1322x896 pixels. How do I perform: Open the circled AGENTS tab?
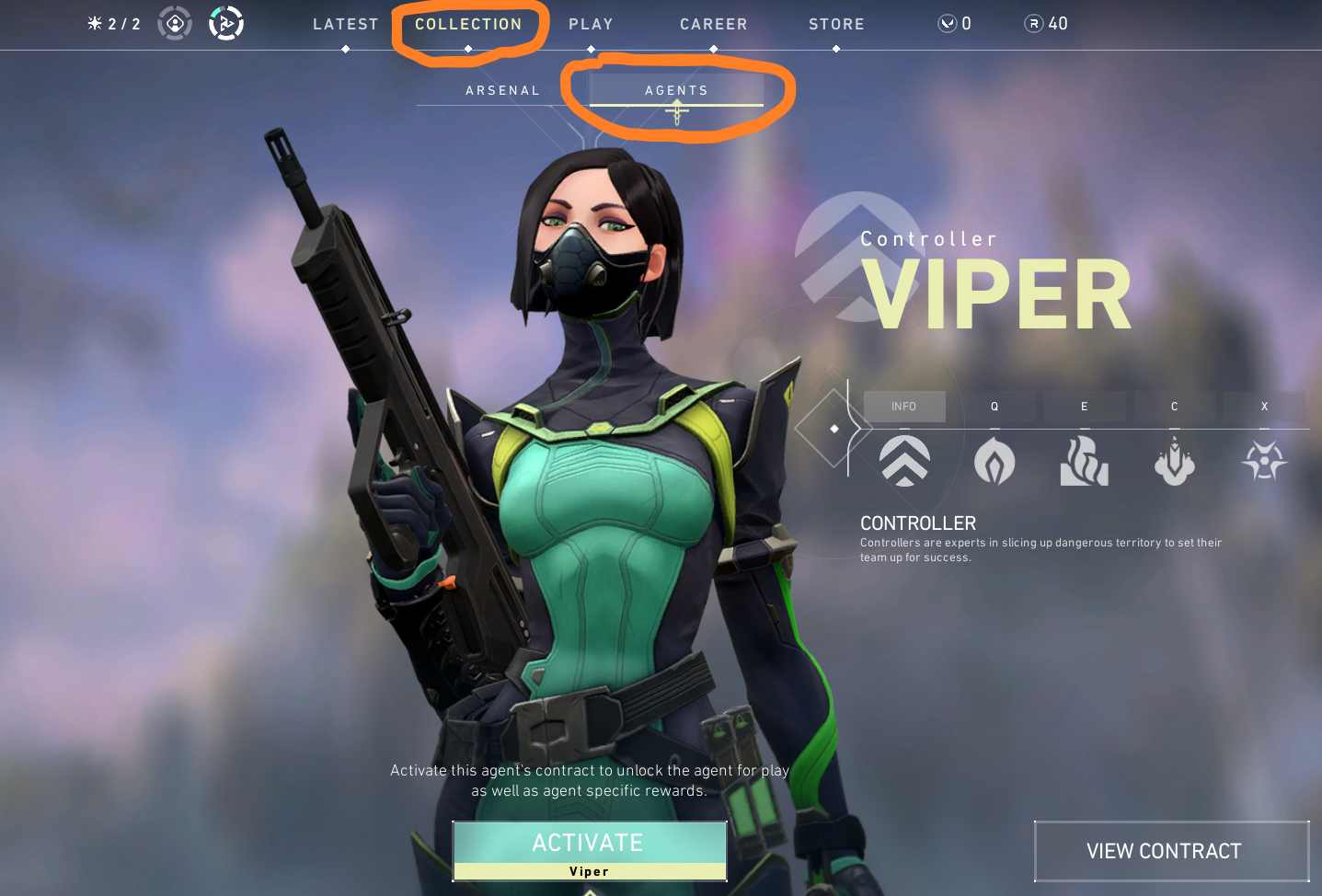677,89
